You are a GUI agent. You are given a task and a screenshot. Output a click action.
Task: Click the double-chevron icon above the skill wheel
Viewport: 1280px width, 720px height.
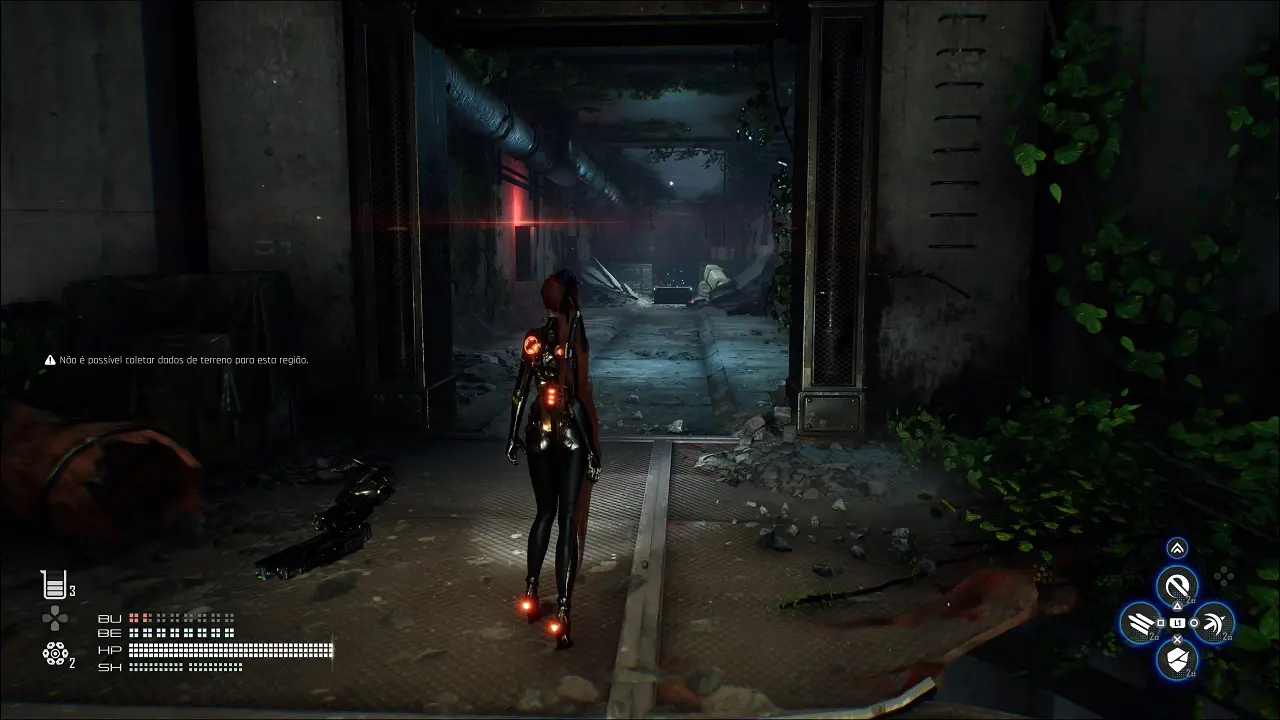(x=1177, y=547)
